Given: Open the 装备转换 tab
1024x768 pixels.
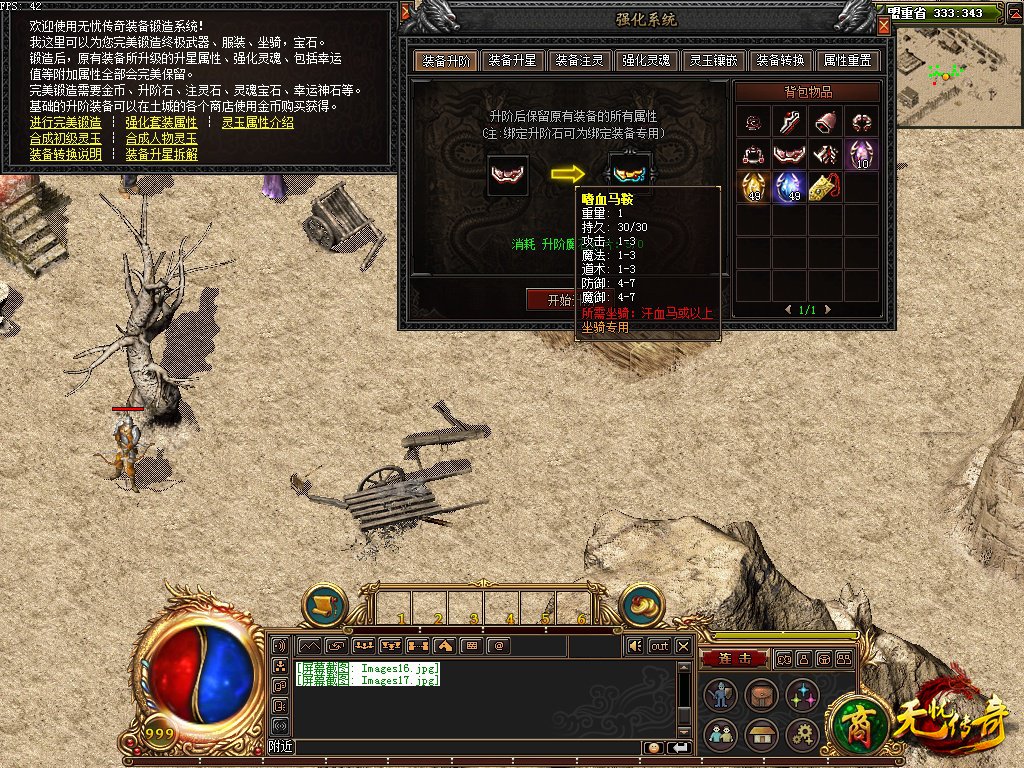Looking at the screenshot, I should (780, 60).
